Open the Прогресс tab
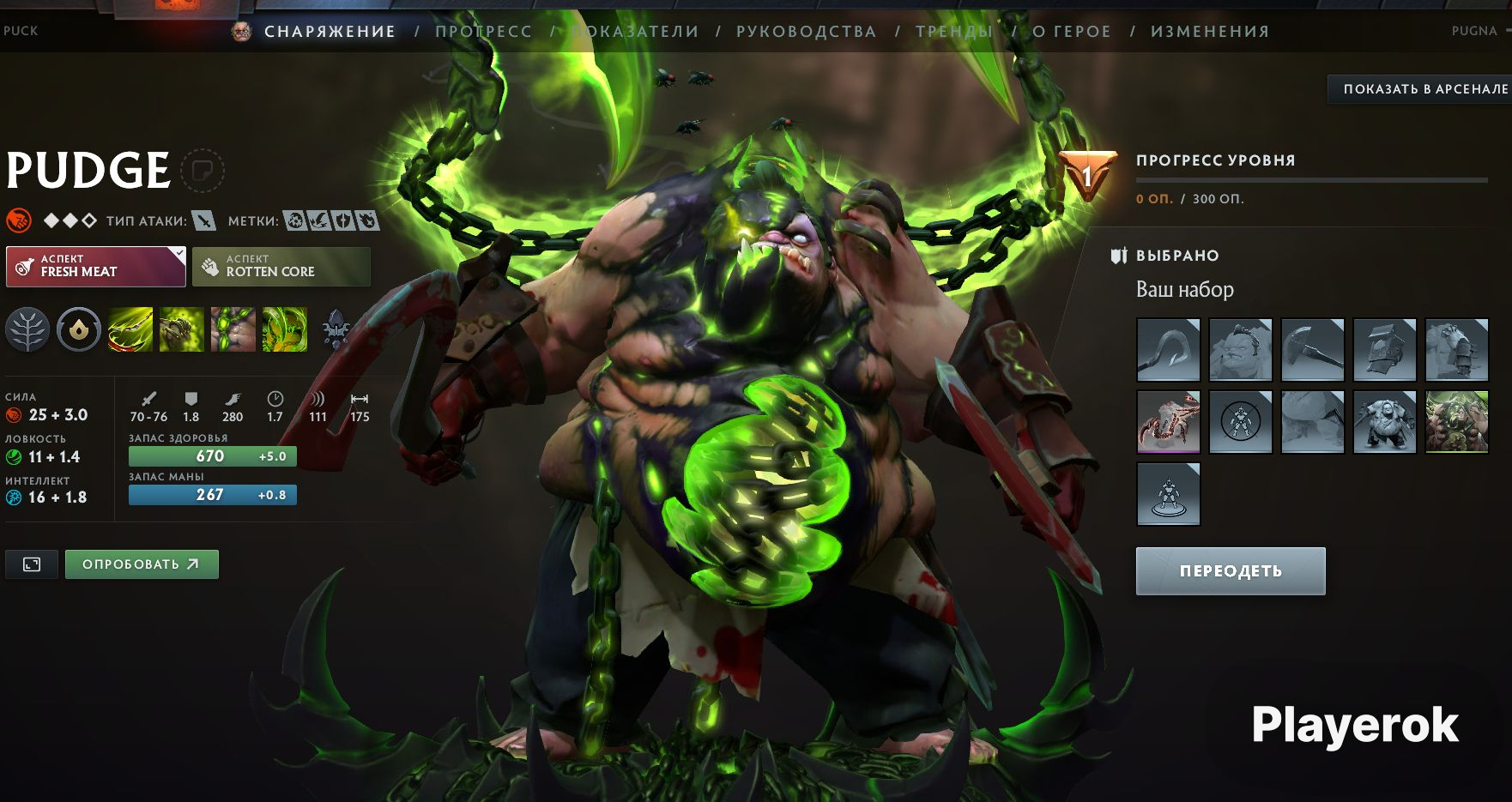Viewport: 1512px width, 802px height. (x=483, y=32)
